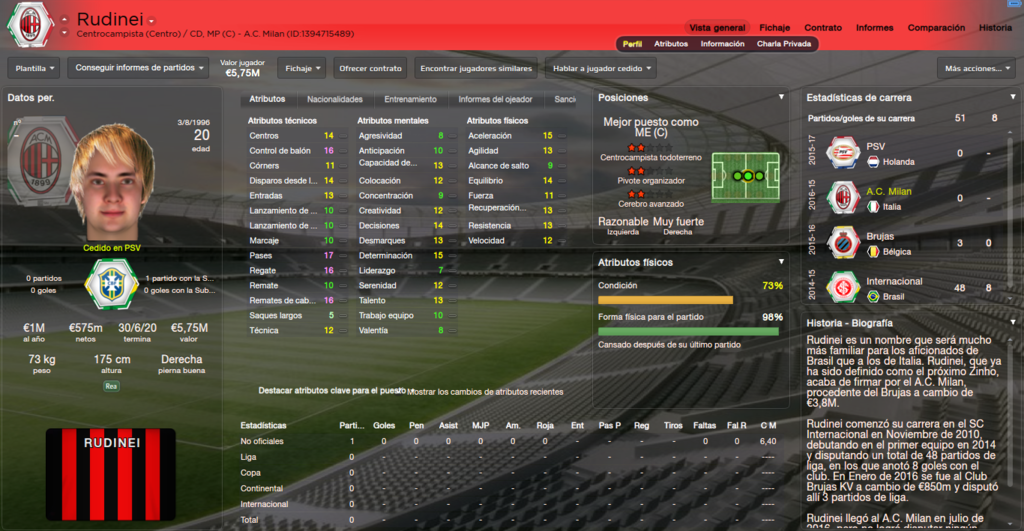Select Ofrecer contrato

pos(369,68)
